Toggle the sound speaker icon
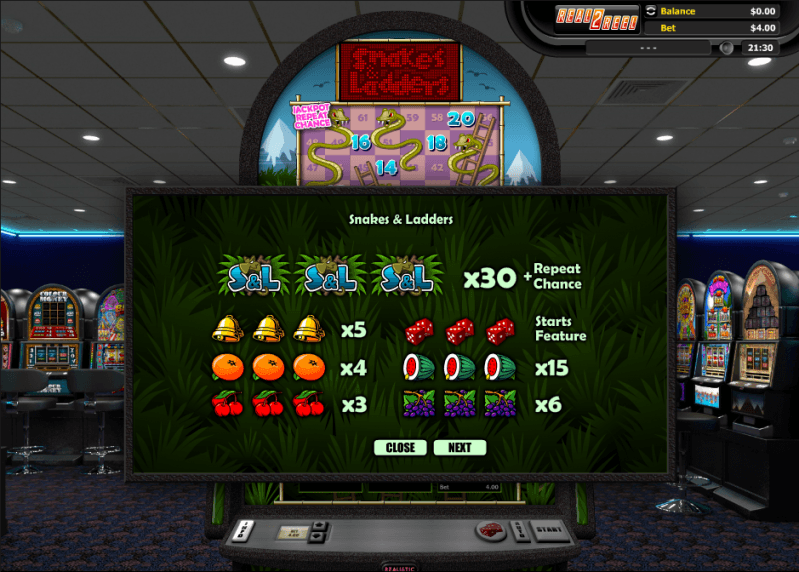799x572 pixels. [726, 47]
